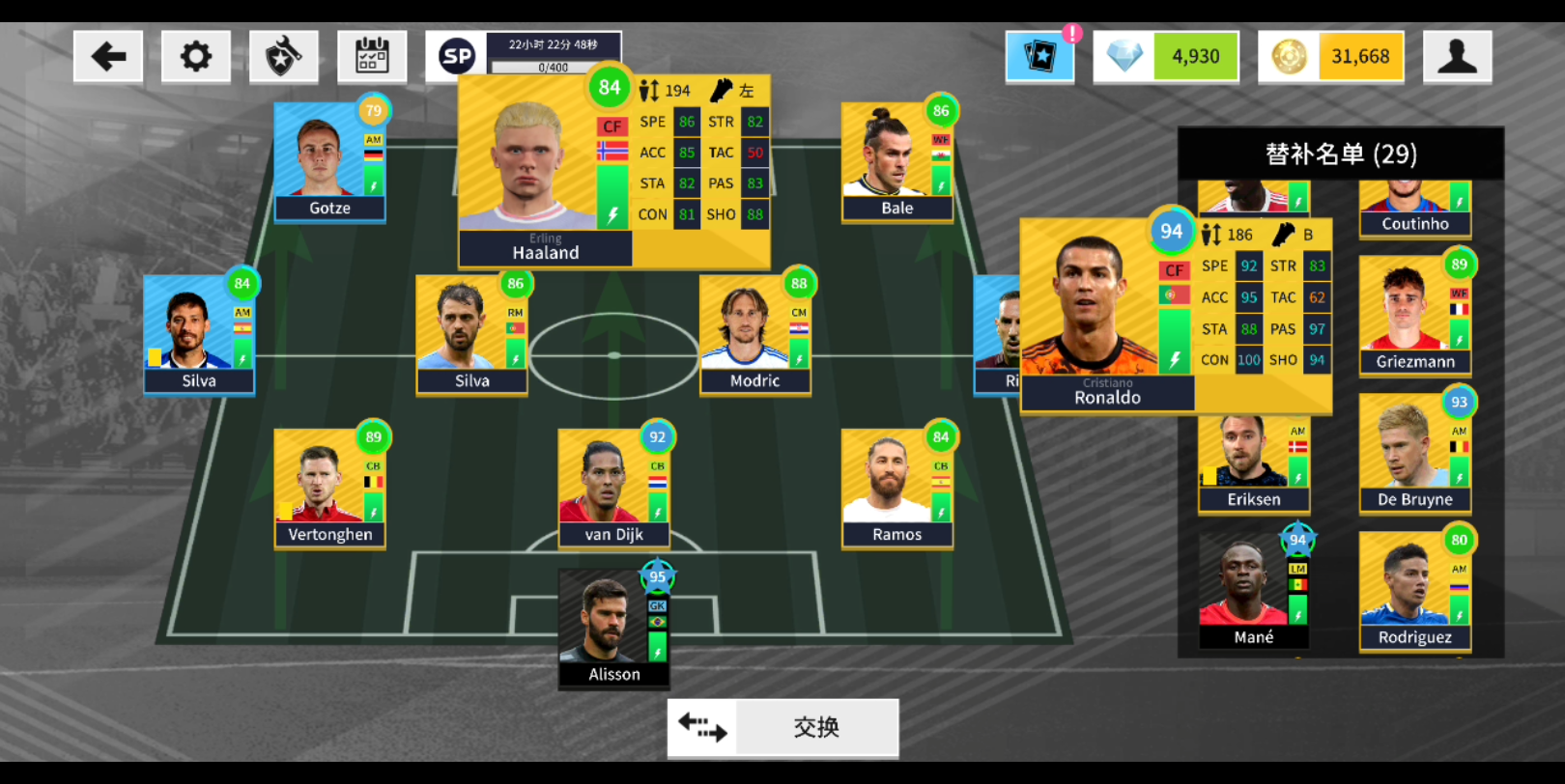Screen dimensions: 1565x784
Task: Tap the gold coins balance button
Action: (1330, 57)
